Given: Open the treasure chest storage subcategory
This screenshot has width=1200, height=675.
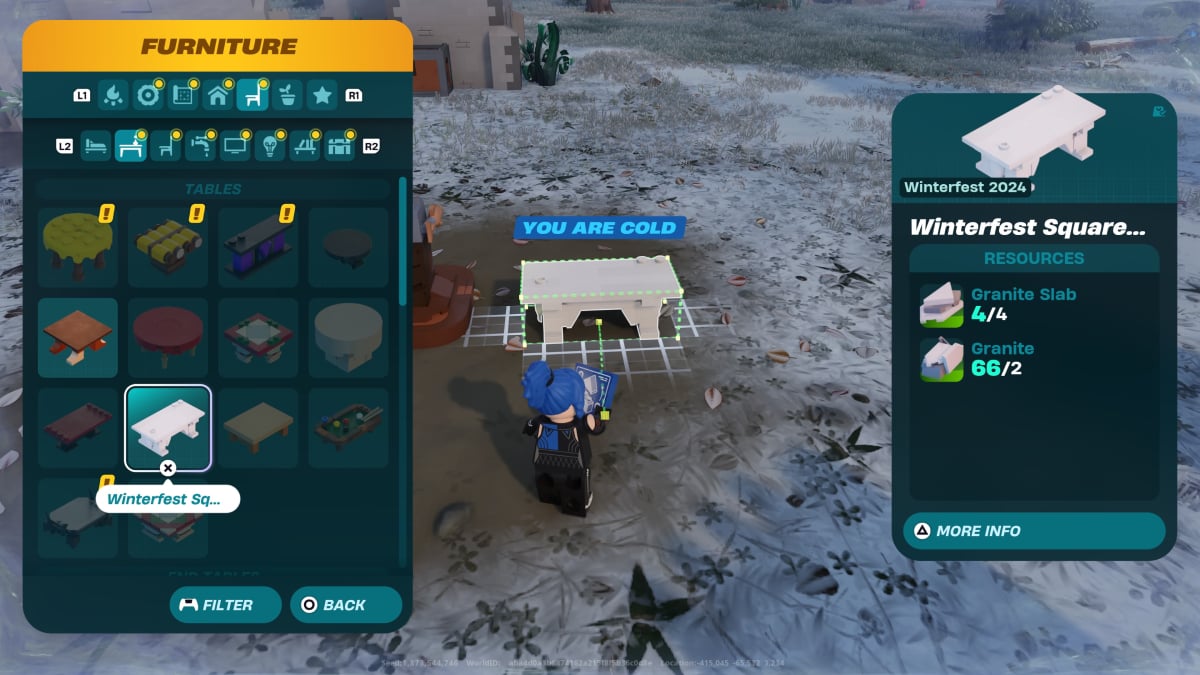Looking at the screenshot, I should coord(340,146).
